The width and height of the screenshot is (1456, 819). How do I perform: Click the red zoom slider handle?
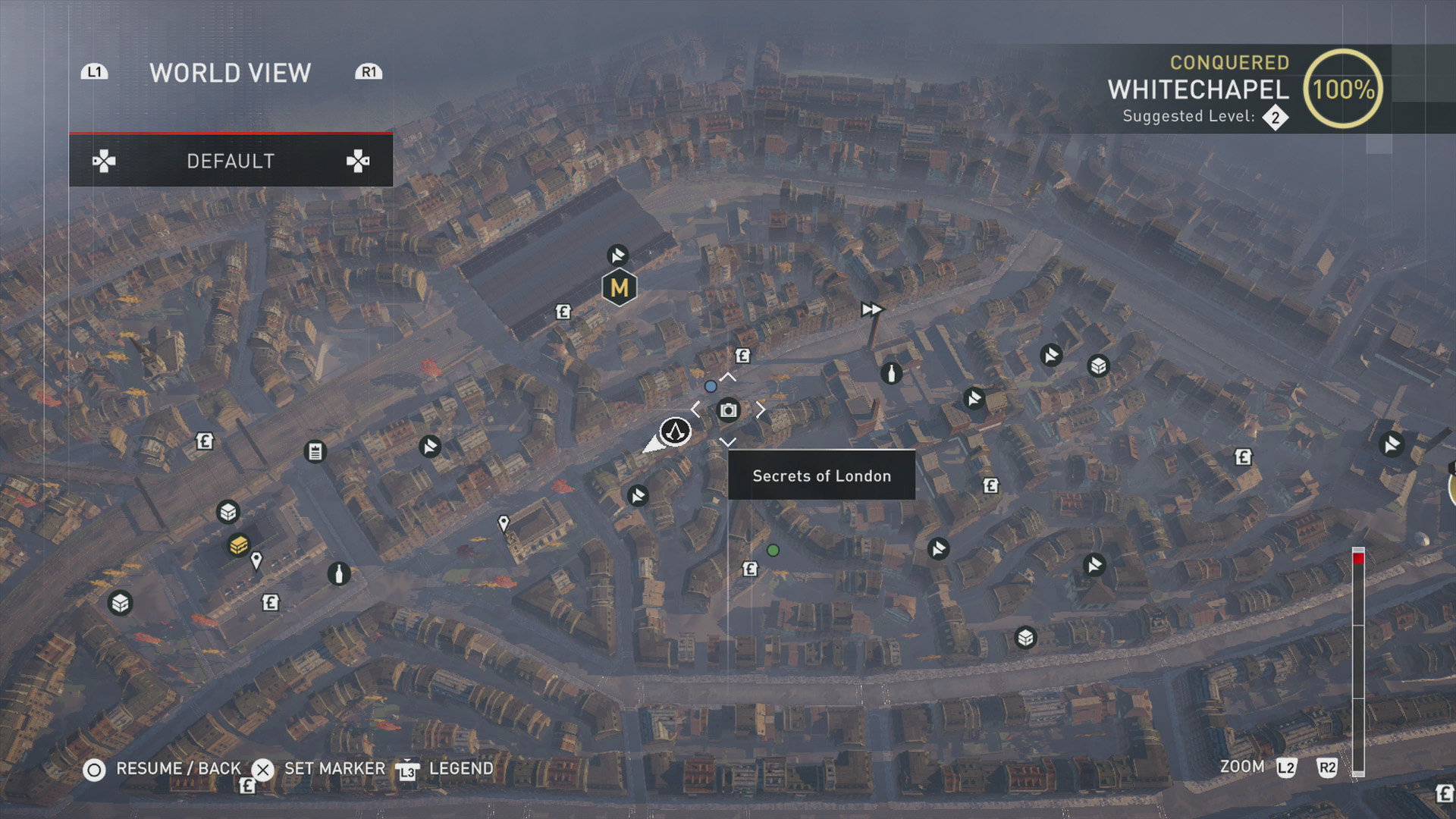[1358, 558]
